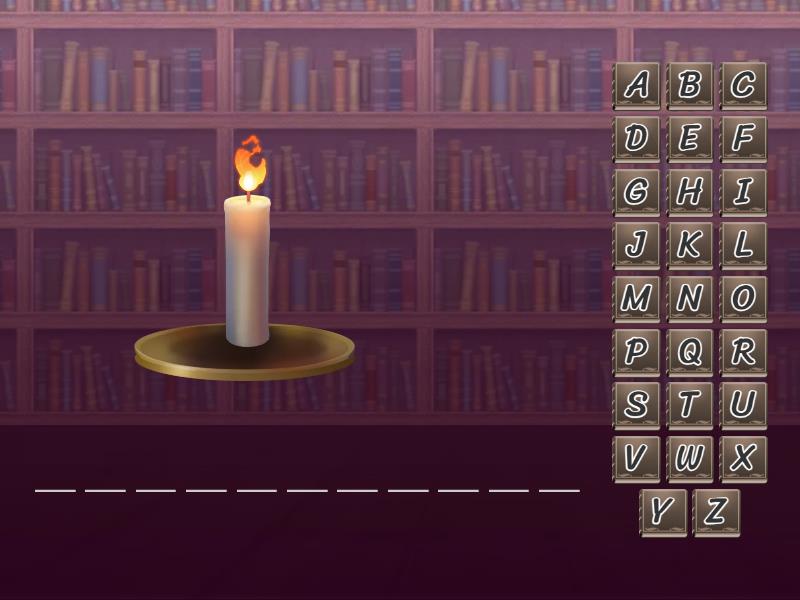Select letter Y tile
This screenshot has height=600, width=800.
663,512
